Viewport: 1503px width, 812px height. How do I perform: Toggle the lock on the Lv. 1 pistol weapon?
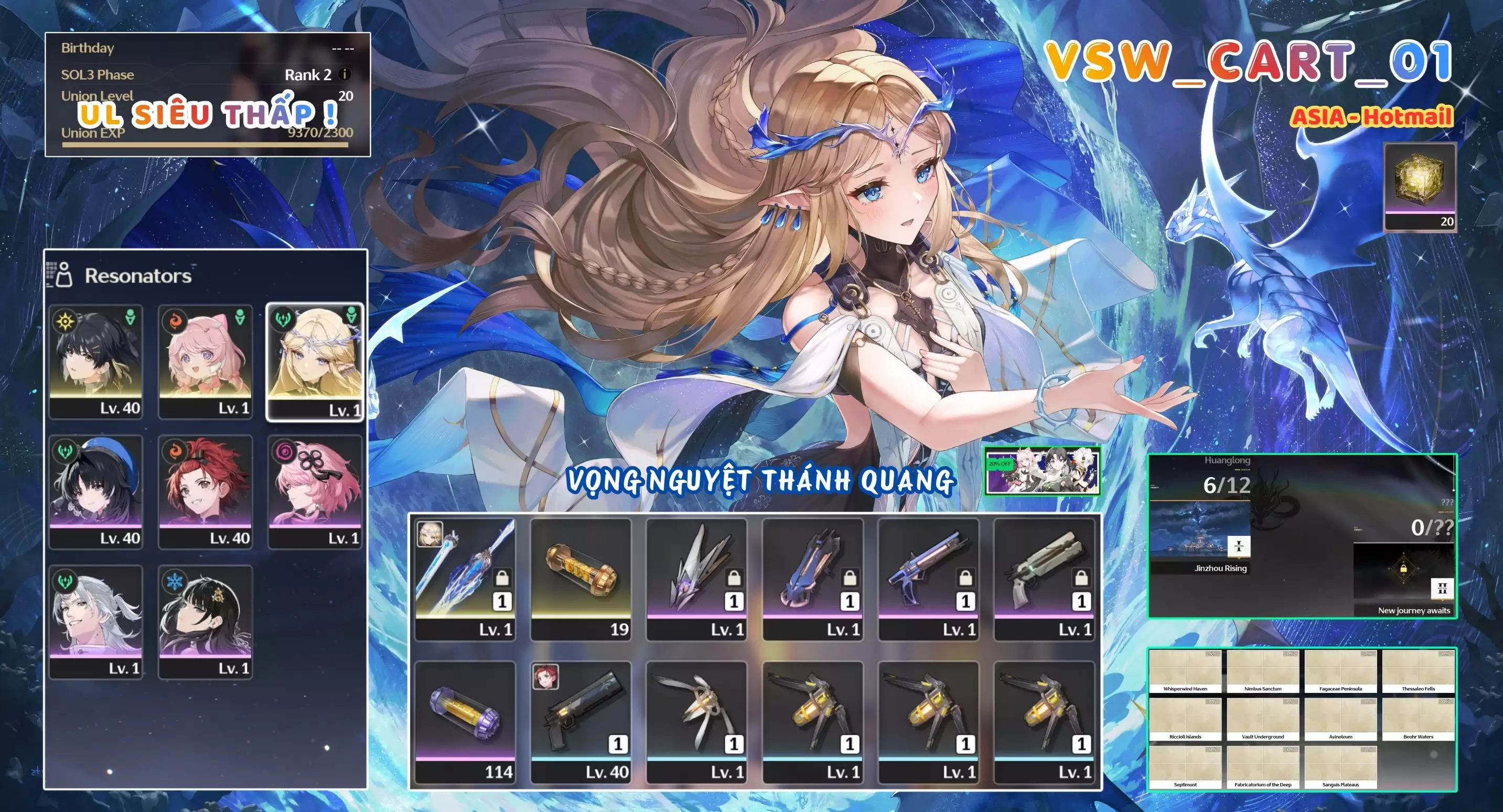click(967, 578)
